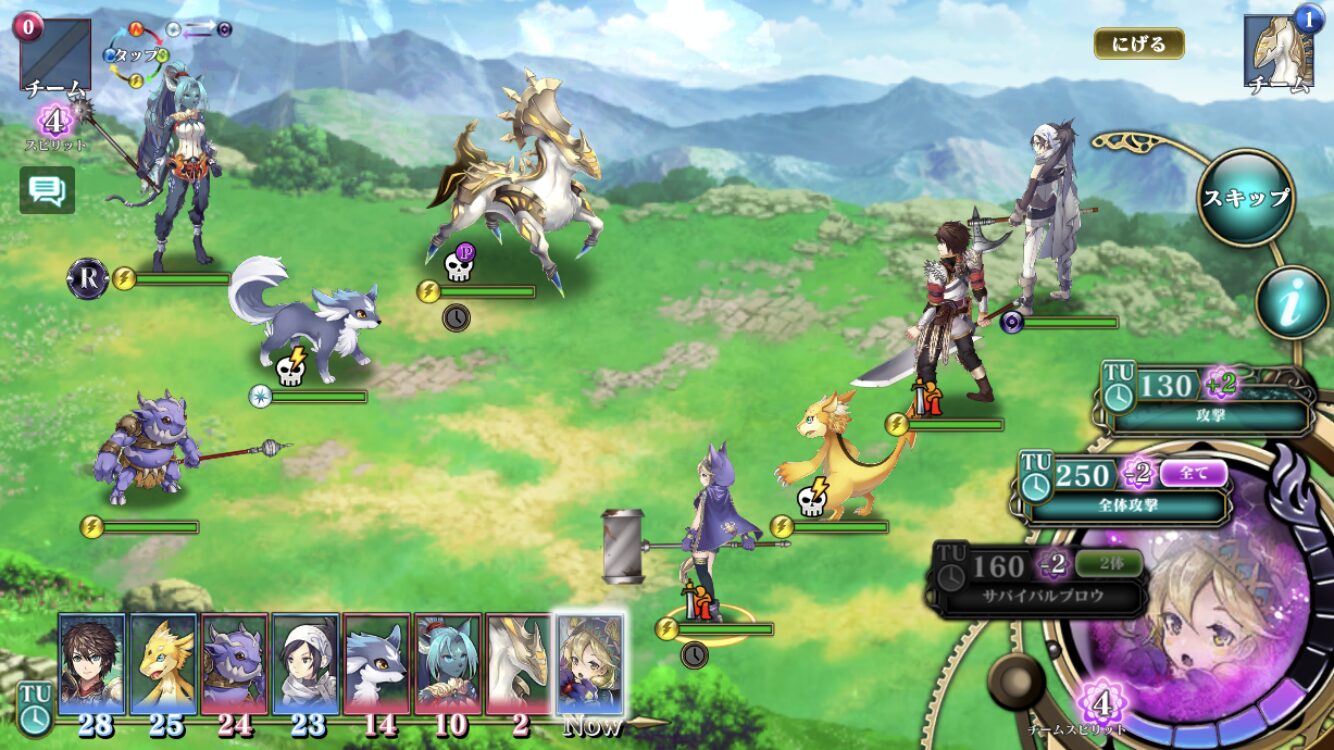This screenshot has height=750, width=1334.
Task: Tap the R badge beside the blue-skinned woman
Action: [87, 278]
